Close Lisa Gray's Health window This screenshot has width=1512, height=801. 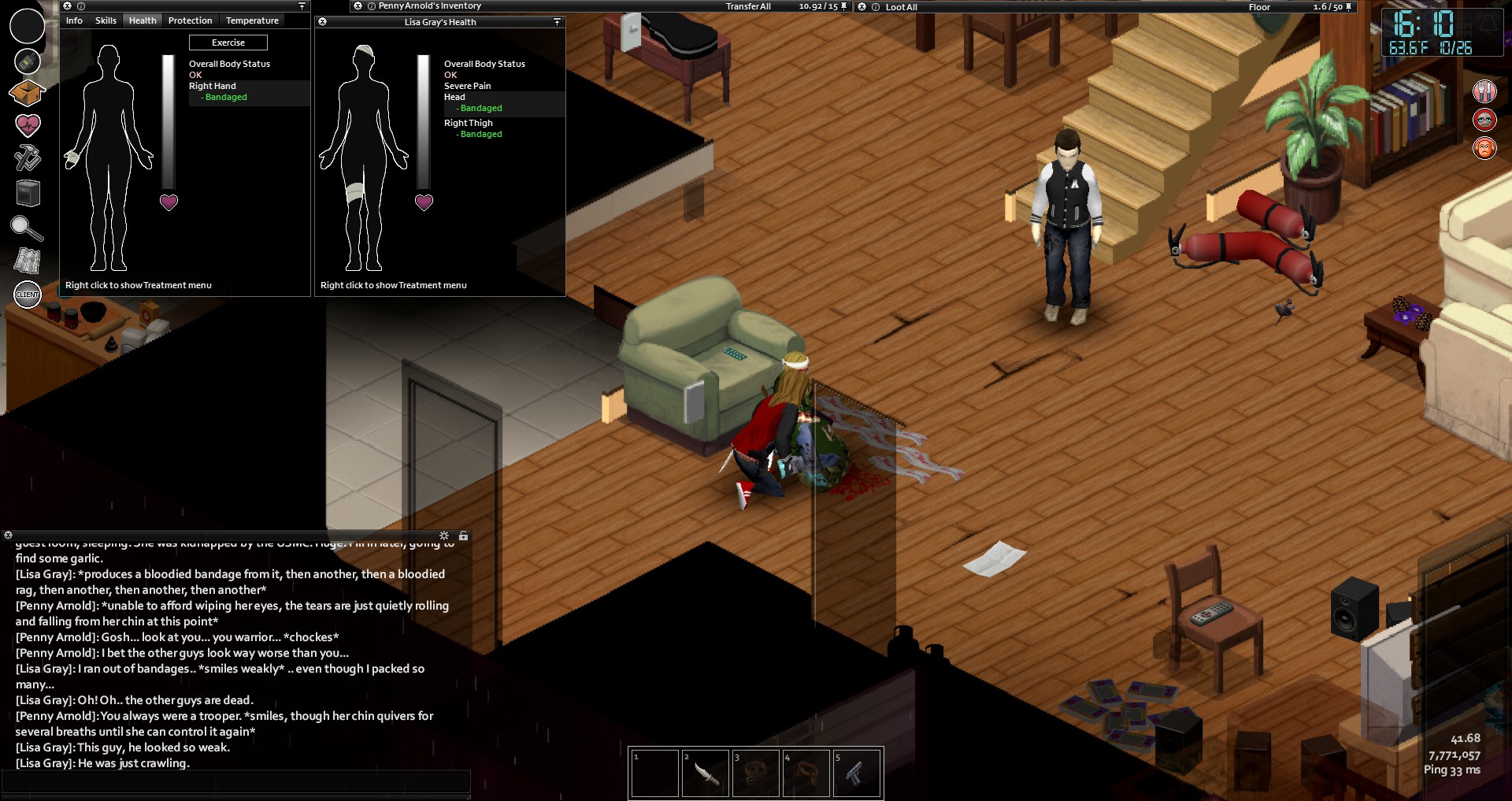[x=322, y=22]
